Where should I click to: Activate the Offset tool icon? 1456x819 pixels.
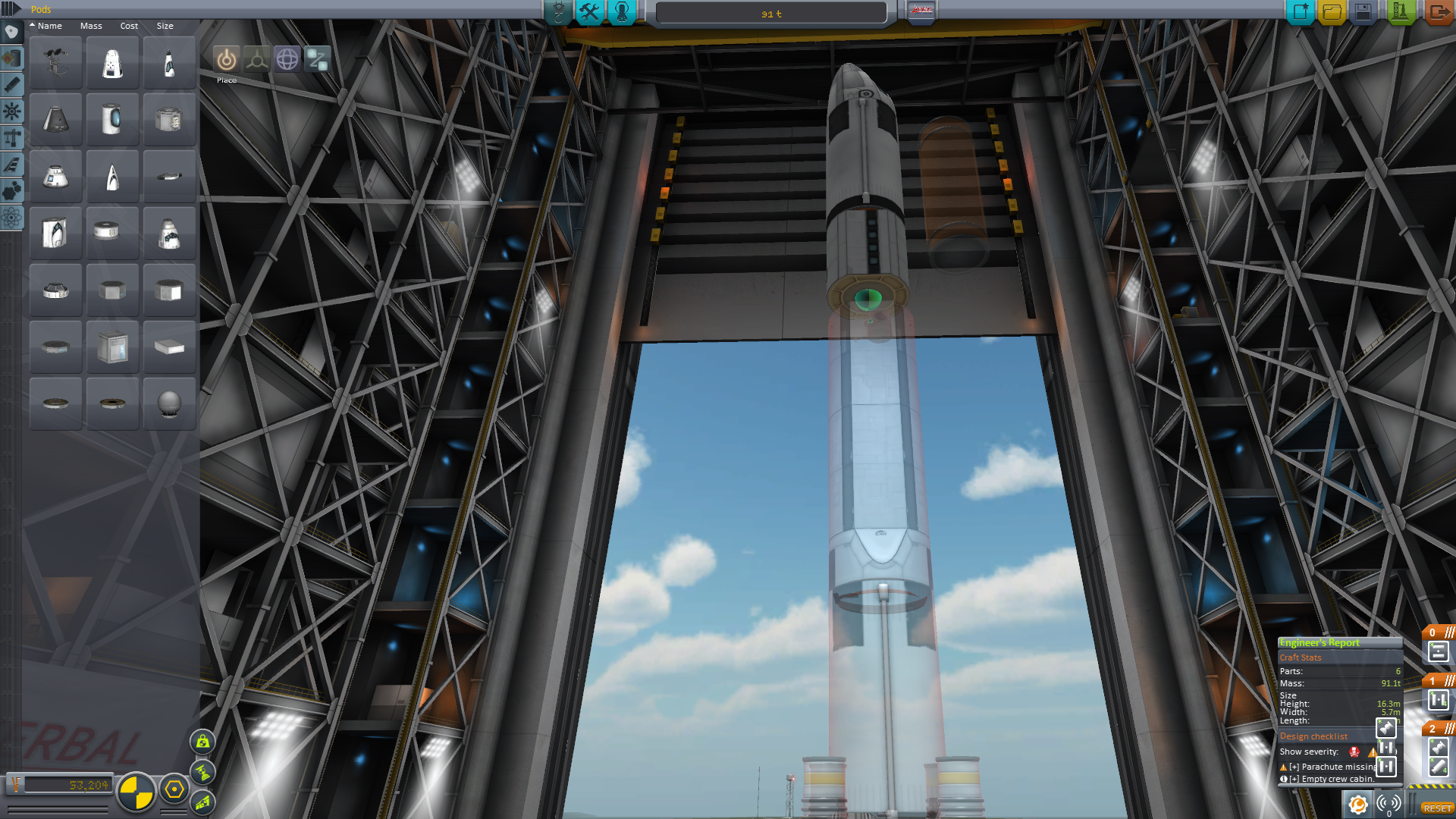point(256,59)
